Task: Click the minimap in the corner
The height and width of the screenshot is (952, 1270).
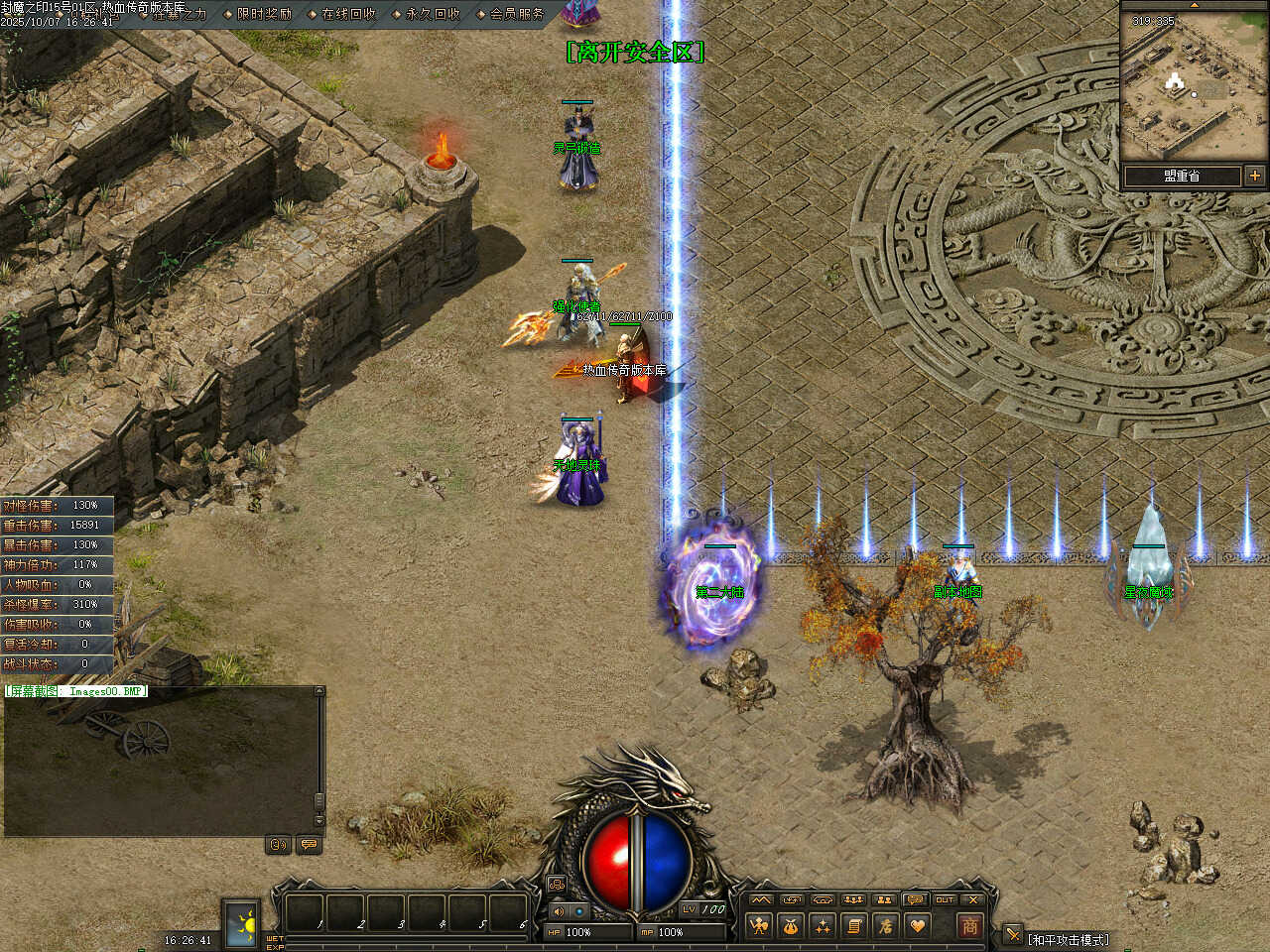Action: [1194, 86]
